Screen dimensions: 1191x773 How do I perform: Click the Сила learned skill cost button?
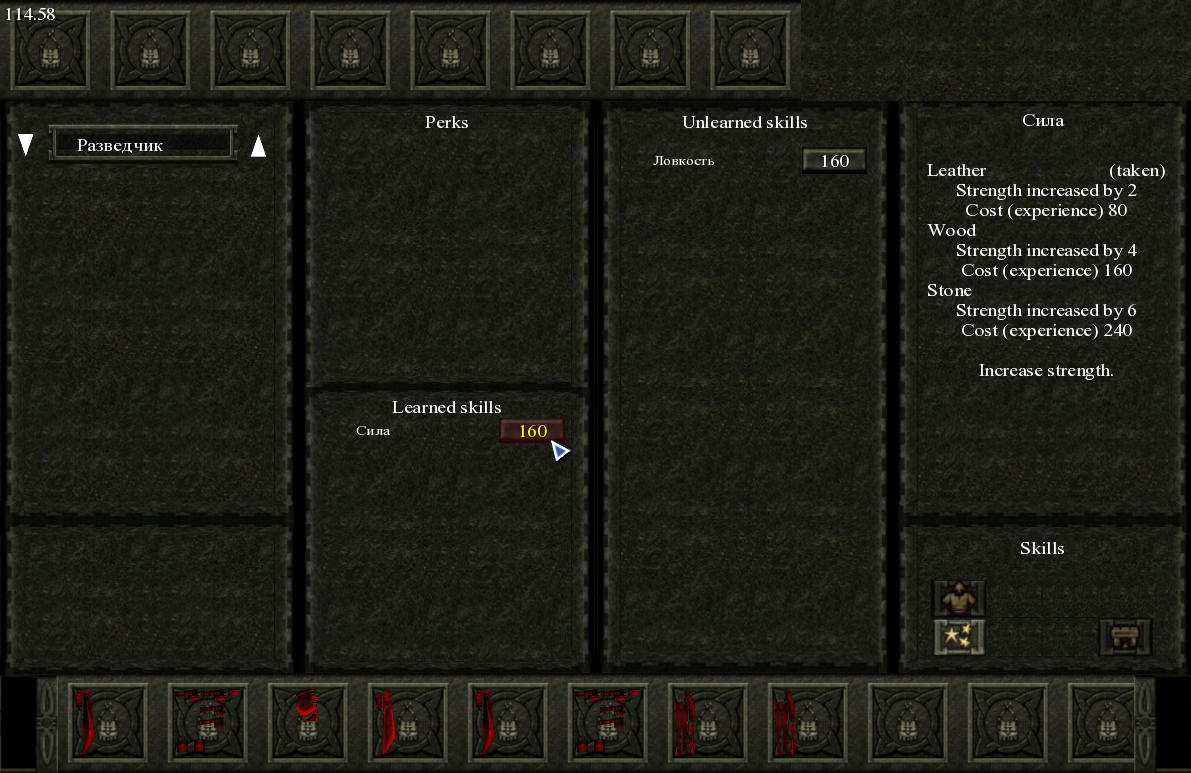click(532, 431)
